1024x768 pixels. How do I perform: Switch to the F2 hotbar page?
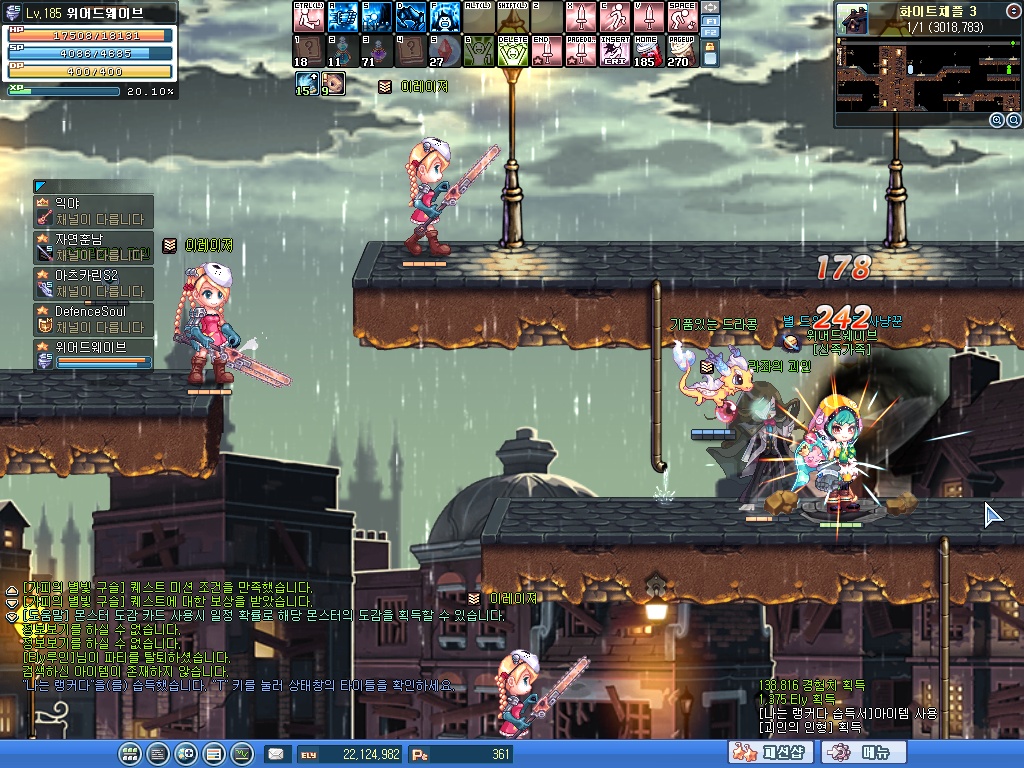[711, 32]
